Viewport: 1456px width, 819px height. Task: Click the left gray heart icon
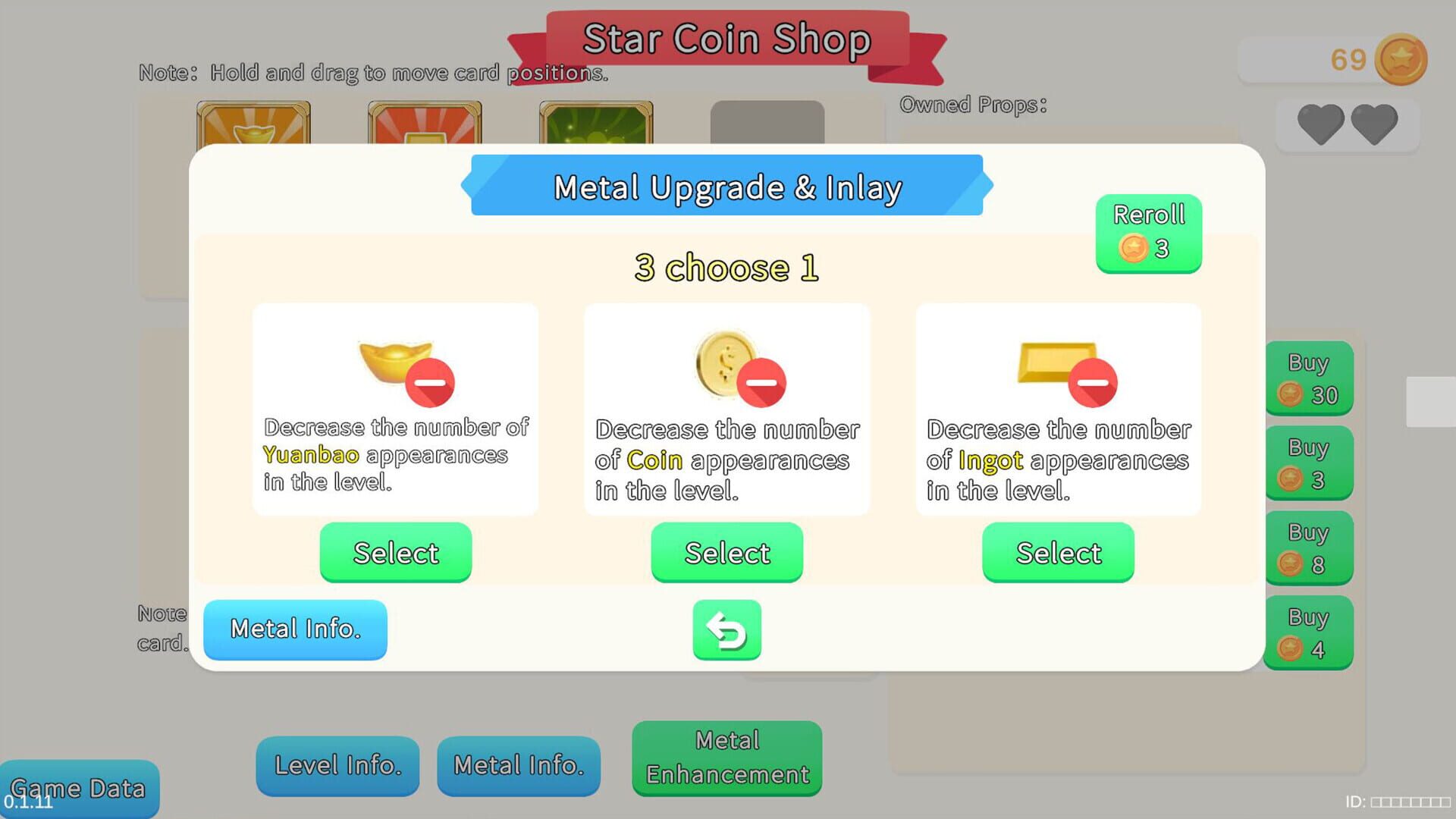point(1321,124)
